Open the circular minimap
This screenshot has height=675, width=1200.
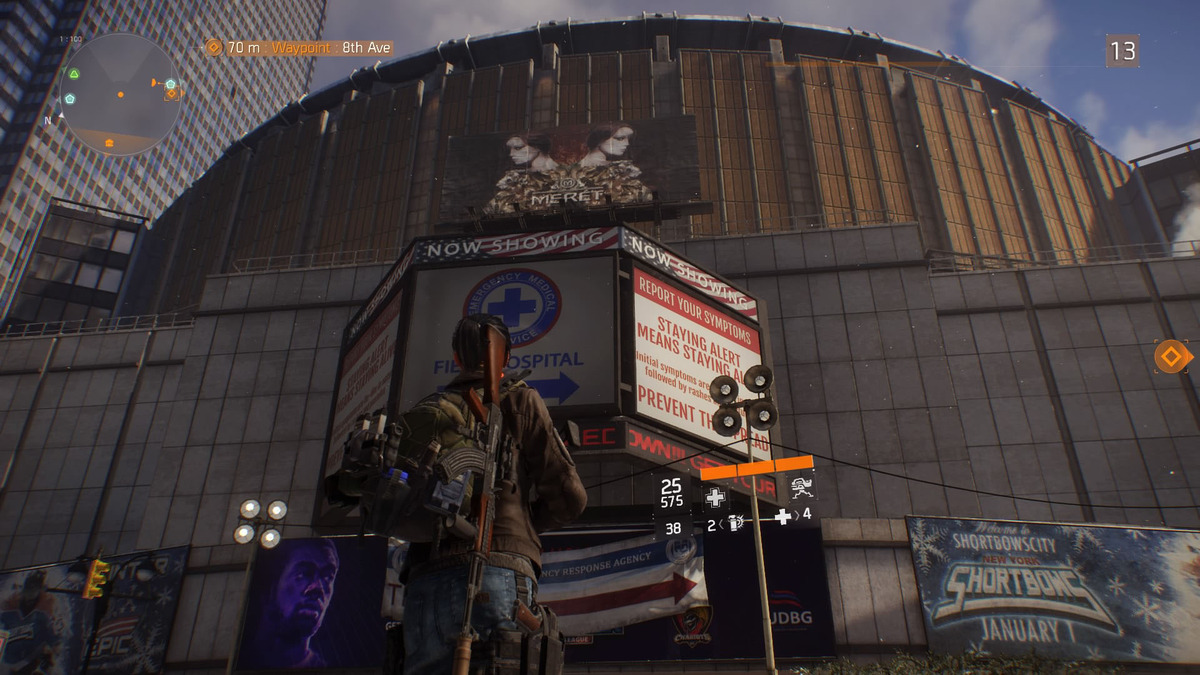[120, 94]
